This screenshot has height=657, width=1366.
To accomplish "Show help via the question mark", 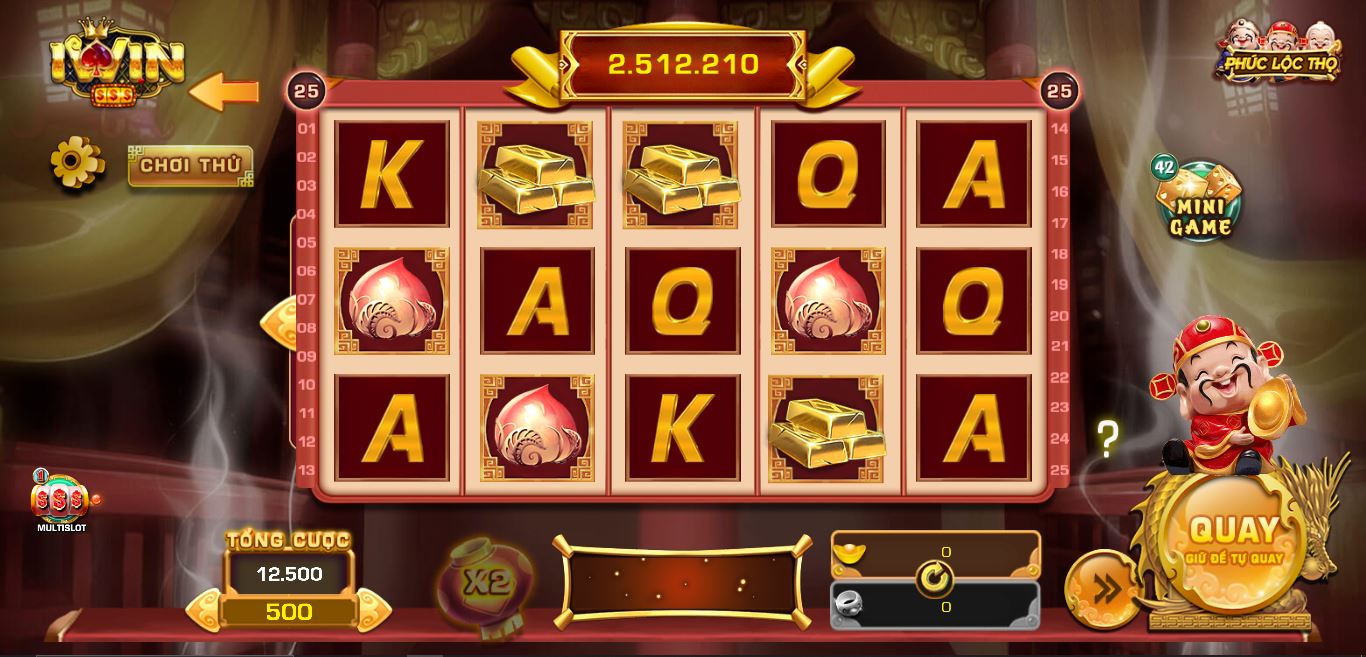I will coord(1107,438).
